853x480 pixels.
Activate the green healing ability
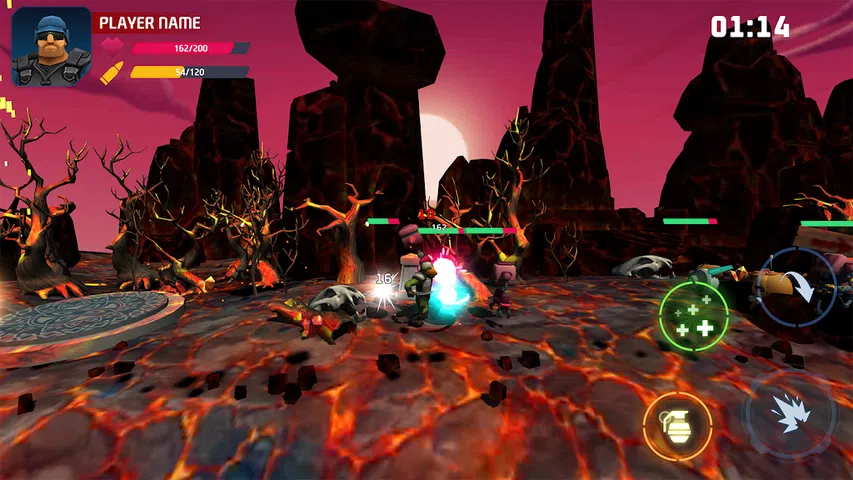pos(693,315)
